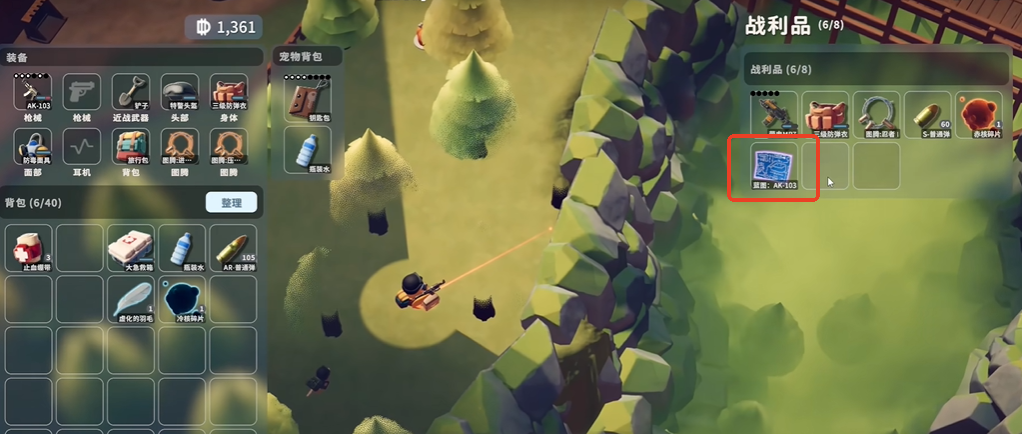This screenshot has width=1022, height=434.
Task: Select the empty earphone equipment slot
Action: [82, 149]
